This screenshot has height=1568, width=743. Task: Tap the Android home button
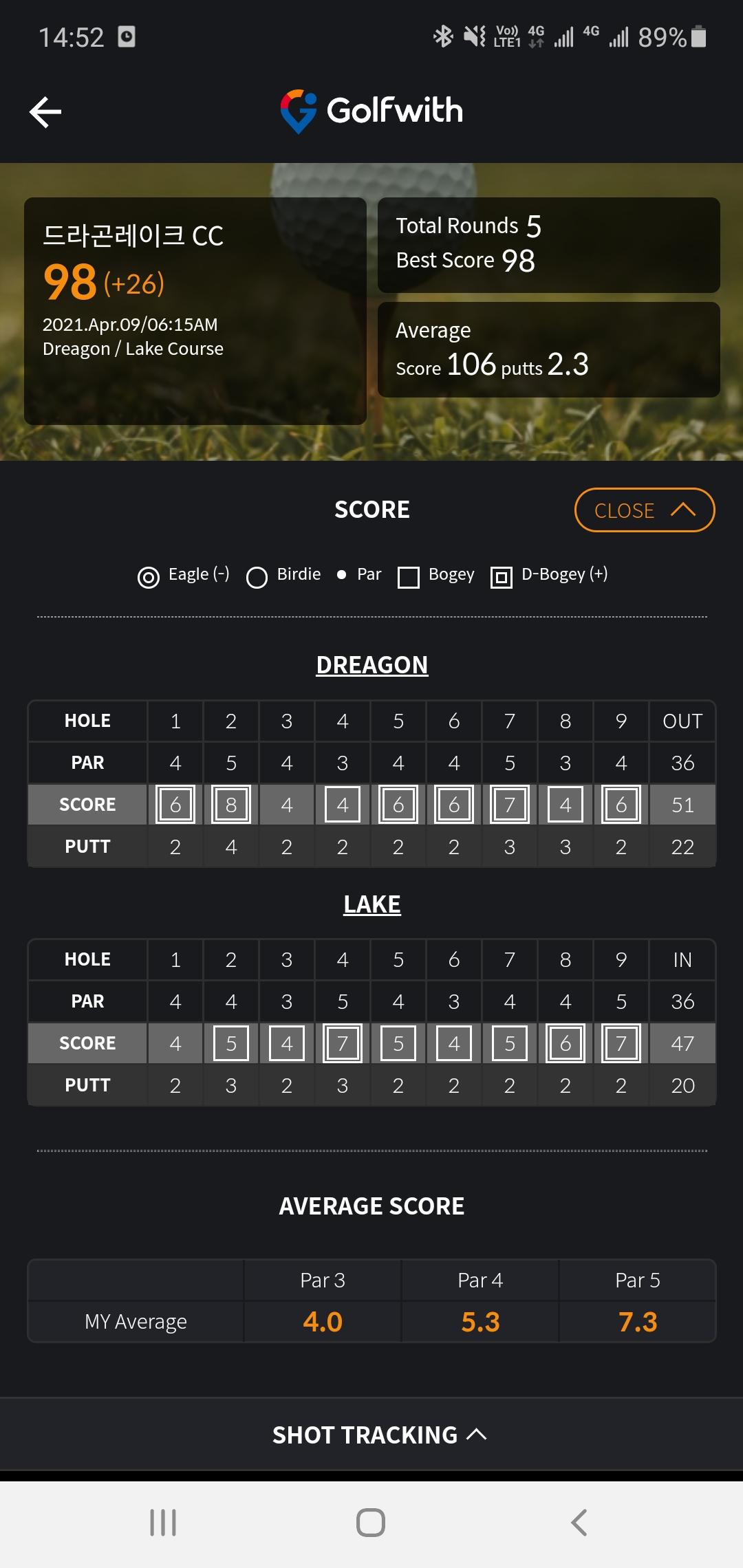point(371,1523)
